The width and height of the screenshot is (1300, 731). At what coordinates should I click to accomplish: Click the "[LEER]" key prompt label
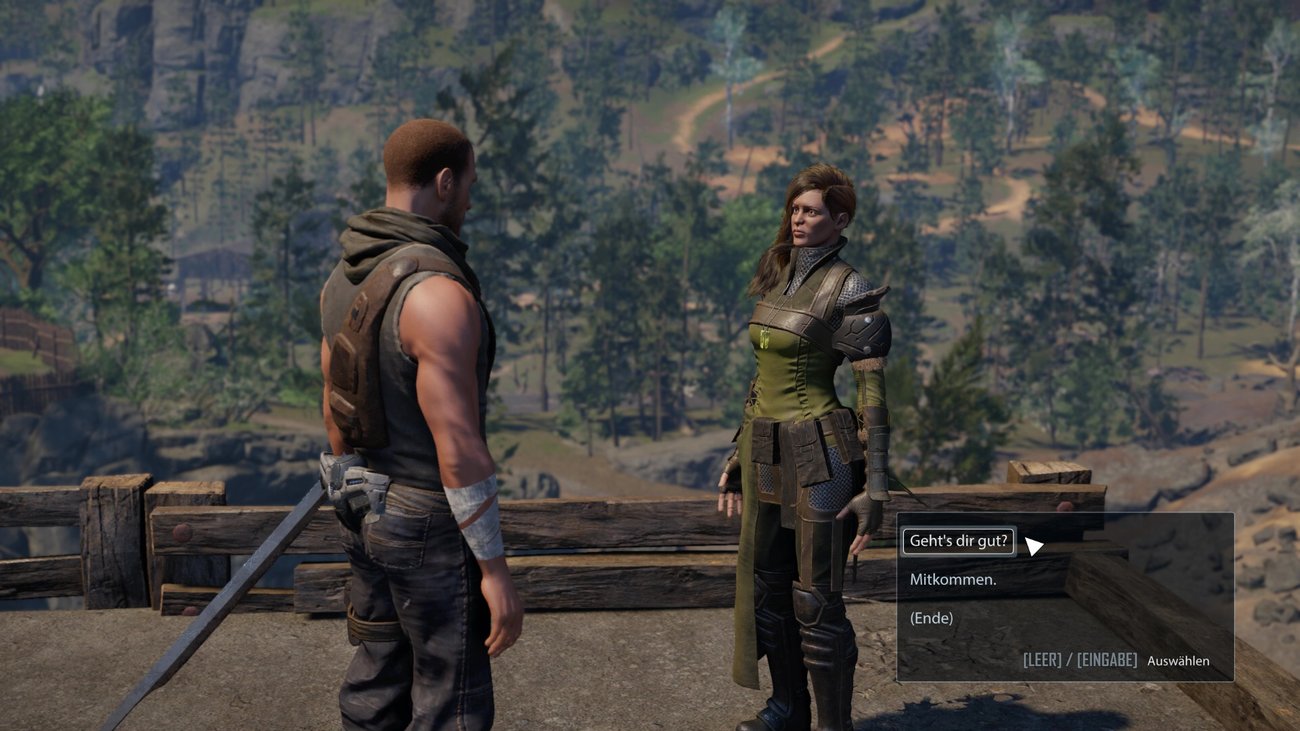[x=1043, y=660]
